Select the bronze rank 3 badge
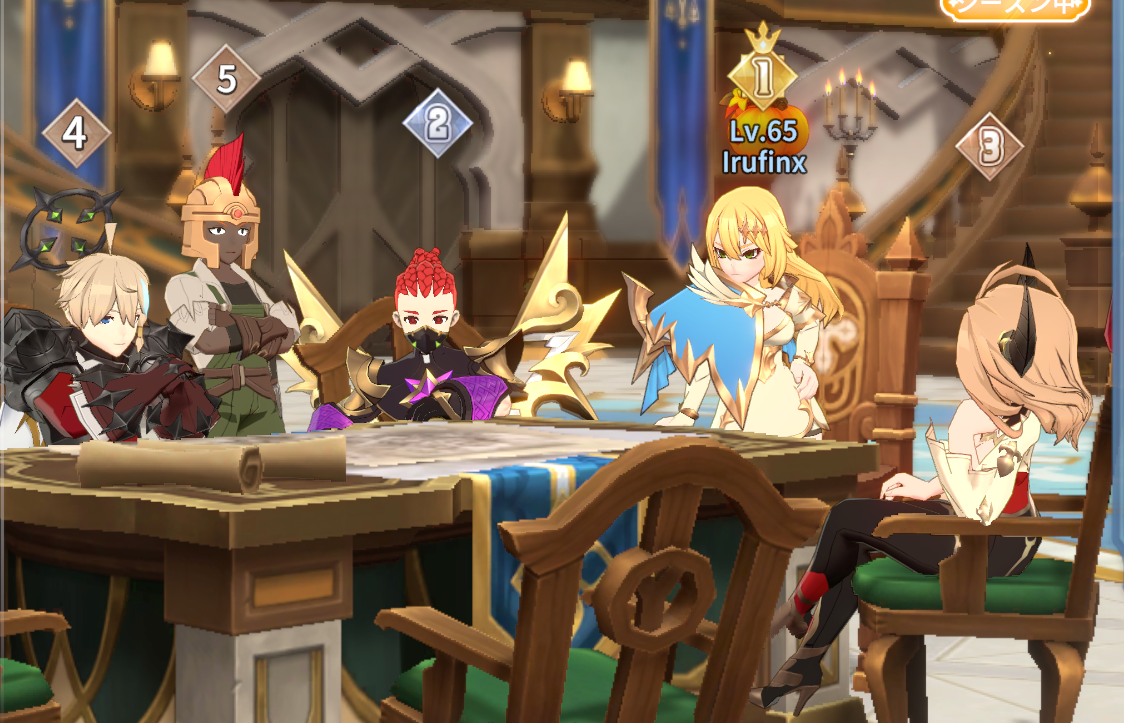The image size is (1124, 723). pyautogui.click(x=990, y=148)
